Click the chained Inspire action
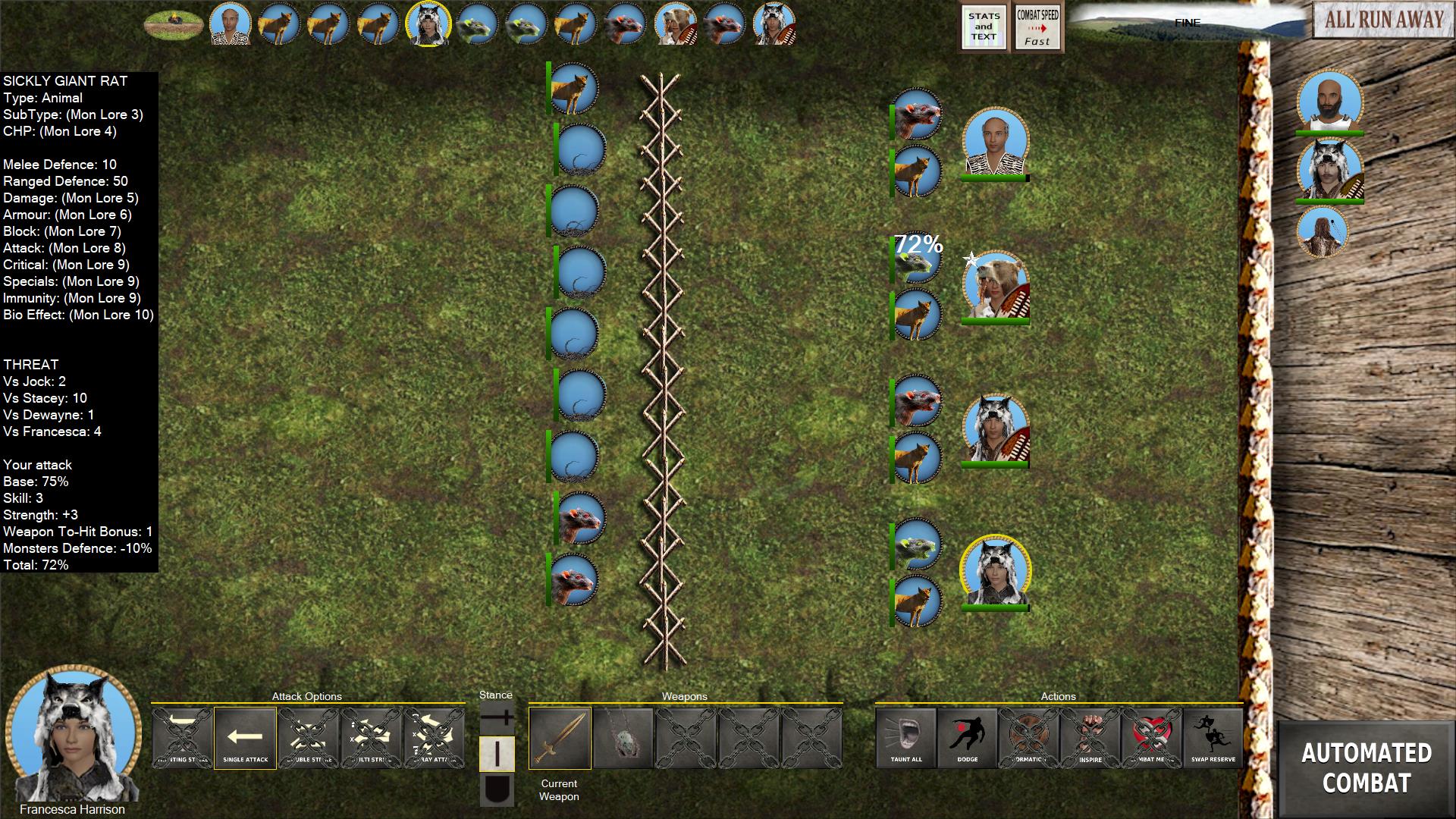 pos(1090,738)
